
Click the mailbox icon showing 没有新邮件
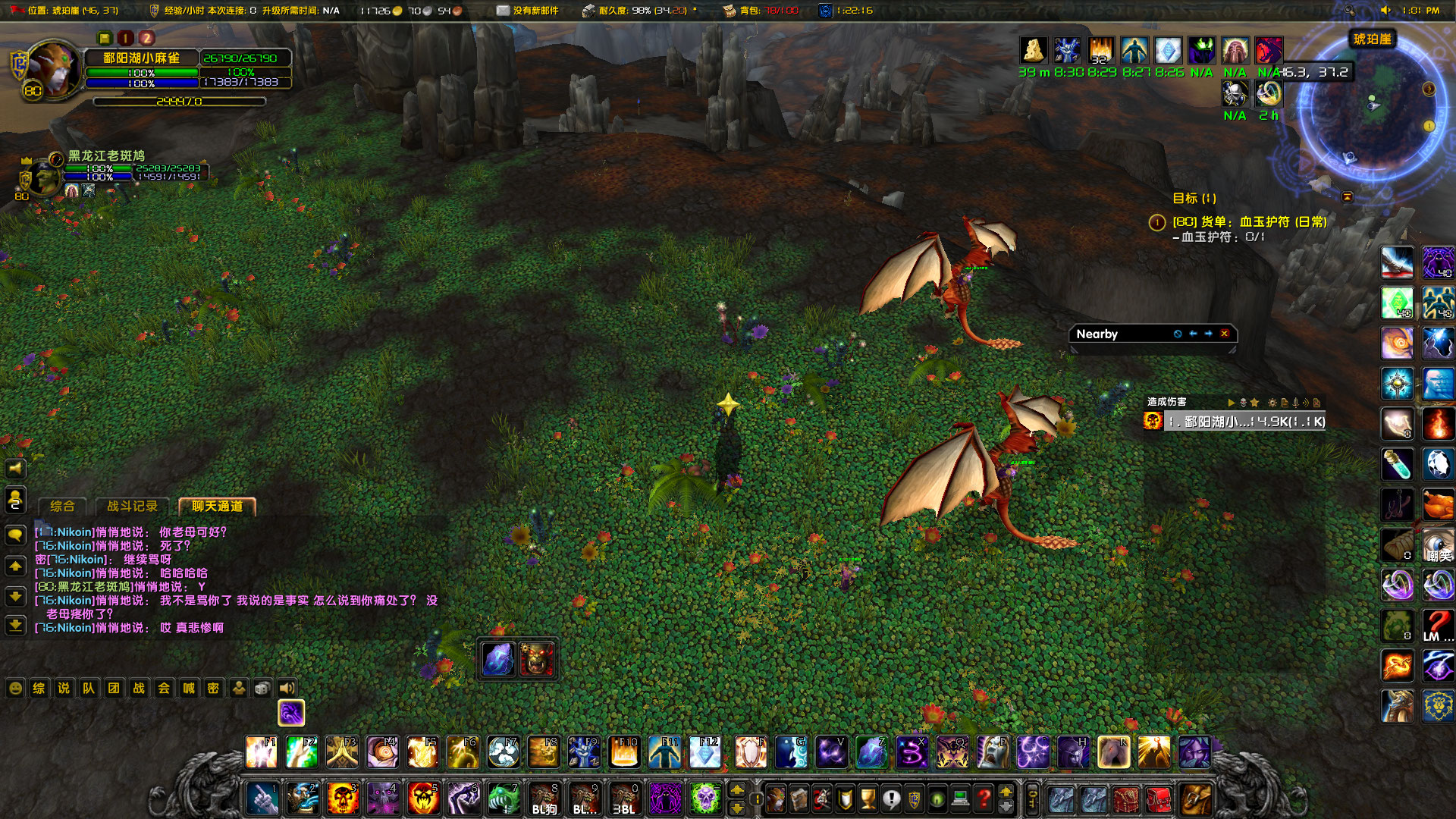coord(501,11)
